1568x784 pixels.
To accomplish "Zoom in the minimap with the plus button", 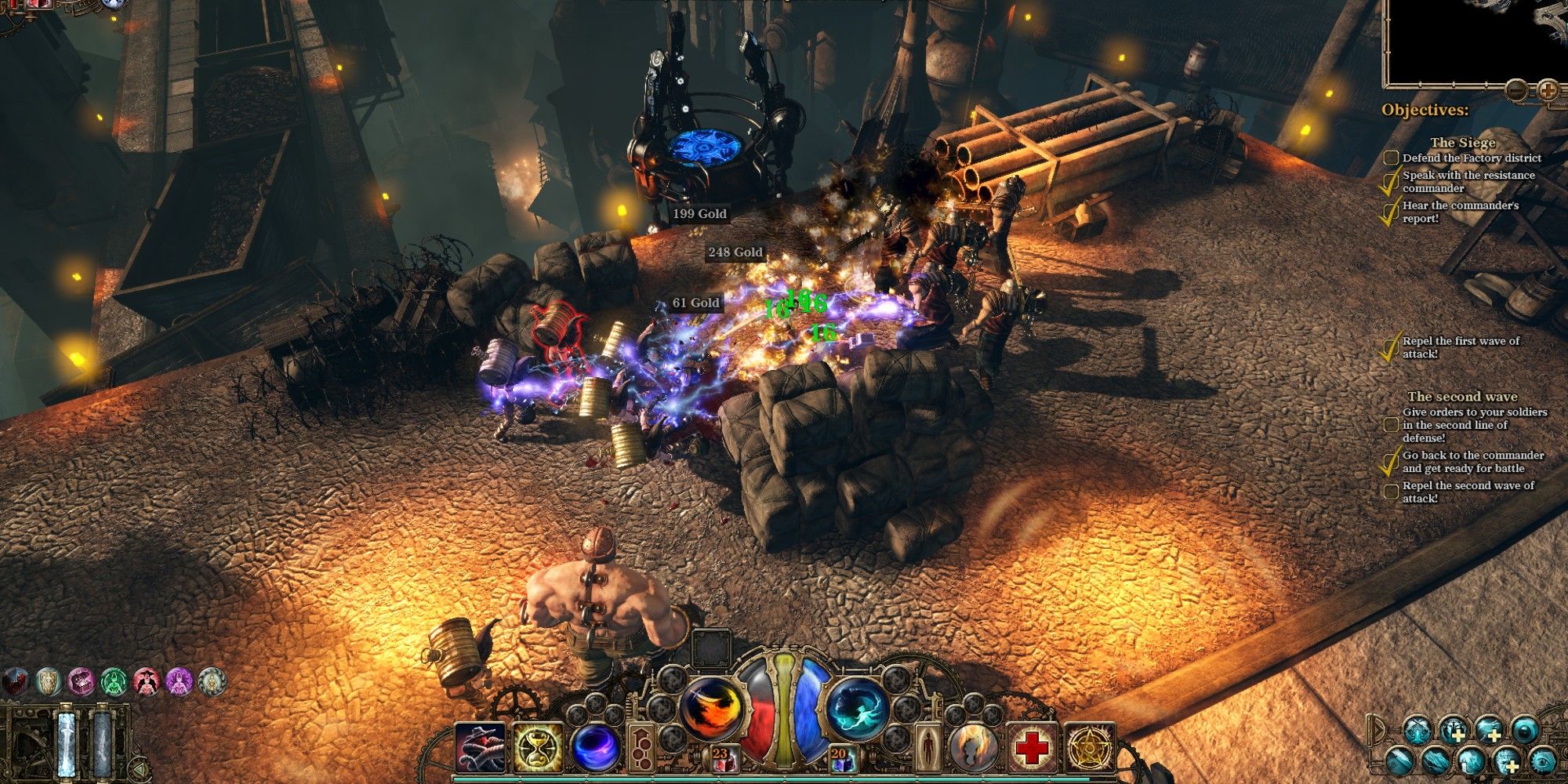I will point(1548,90).
